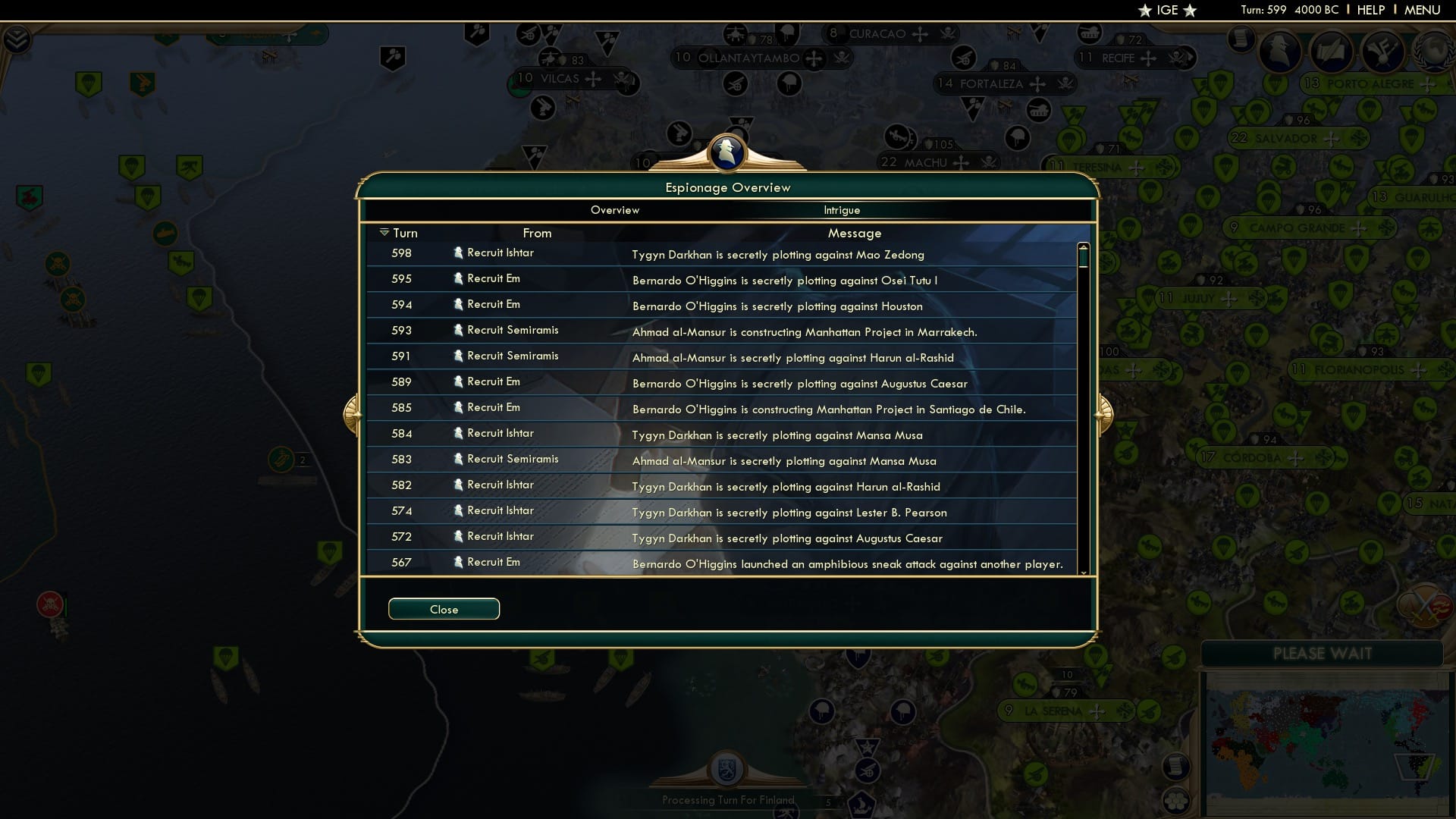Screen dimensions: 1456x819
Task: Select the Finland civilization emblem at bottom center
Action: click(727, 767)
